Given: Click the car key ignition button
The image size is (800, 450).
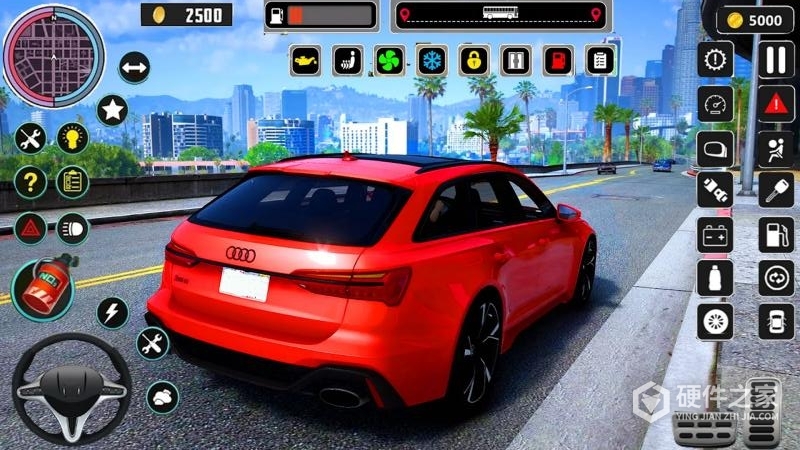Looking at the screenshot, I should (x=776, y=190).
